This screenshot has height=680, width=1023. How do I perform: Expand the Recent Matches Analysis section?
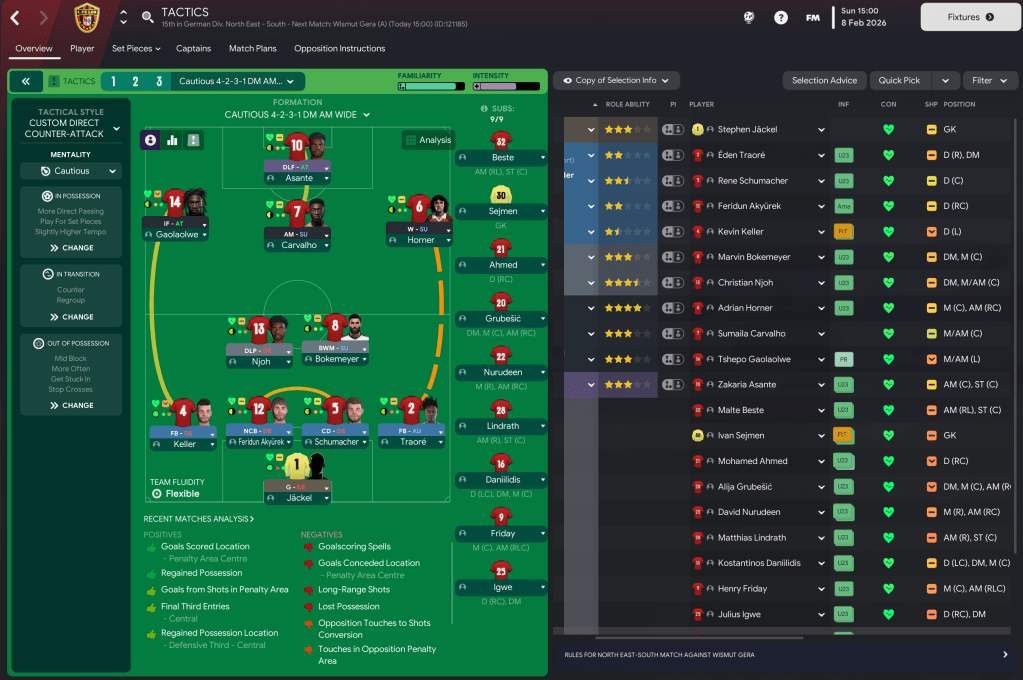coord(198,519)
